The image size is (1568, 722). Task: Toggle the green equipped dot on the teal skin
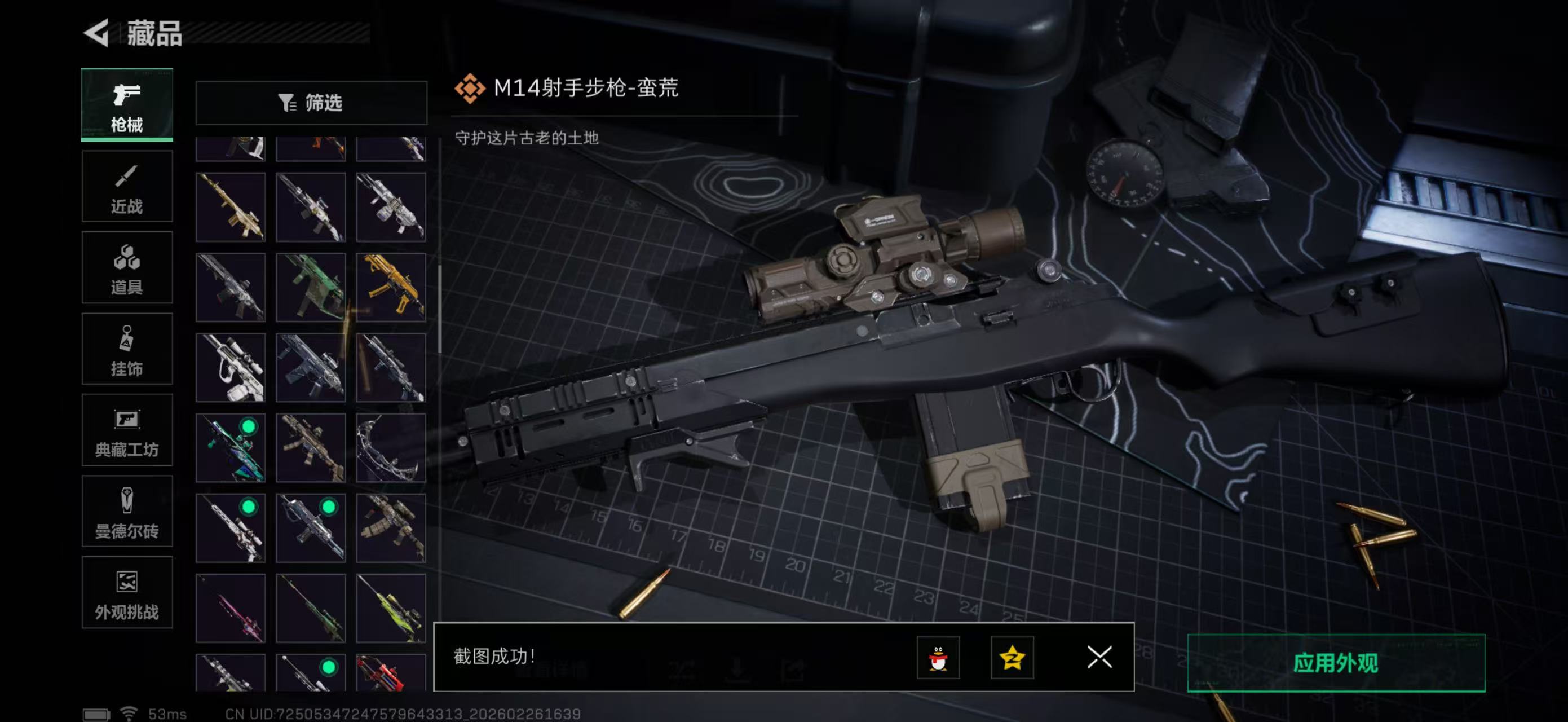pyautogui.click(x=250, y=427)
